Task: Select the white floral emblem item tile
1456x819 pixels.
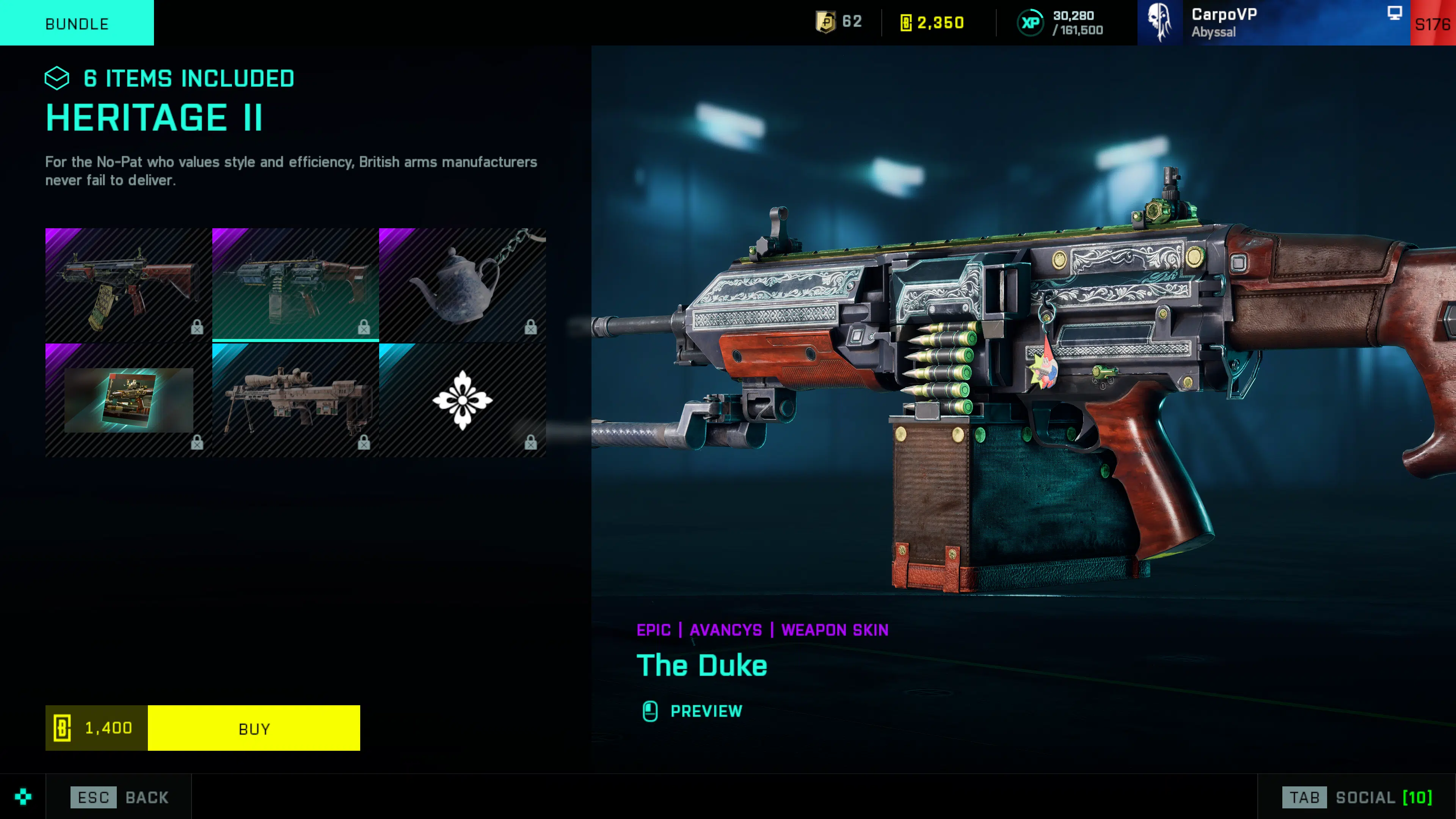Action: pos(463,401)
